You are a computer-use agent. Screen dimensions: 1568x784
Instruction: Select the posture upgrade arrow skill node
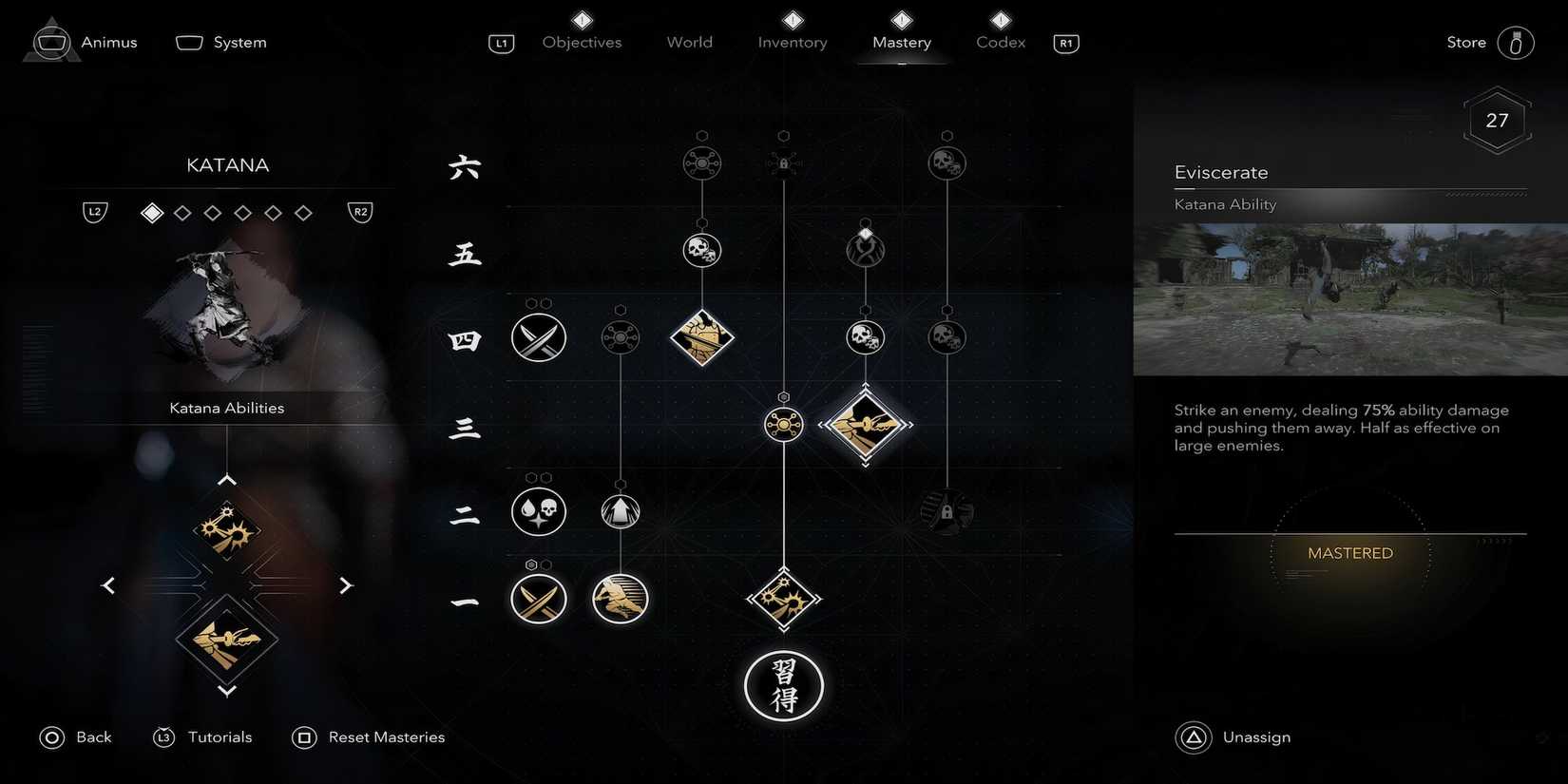coord(620,511)
